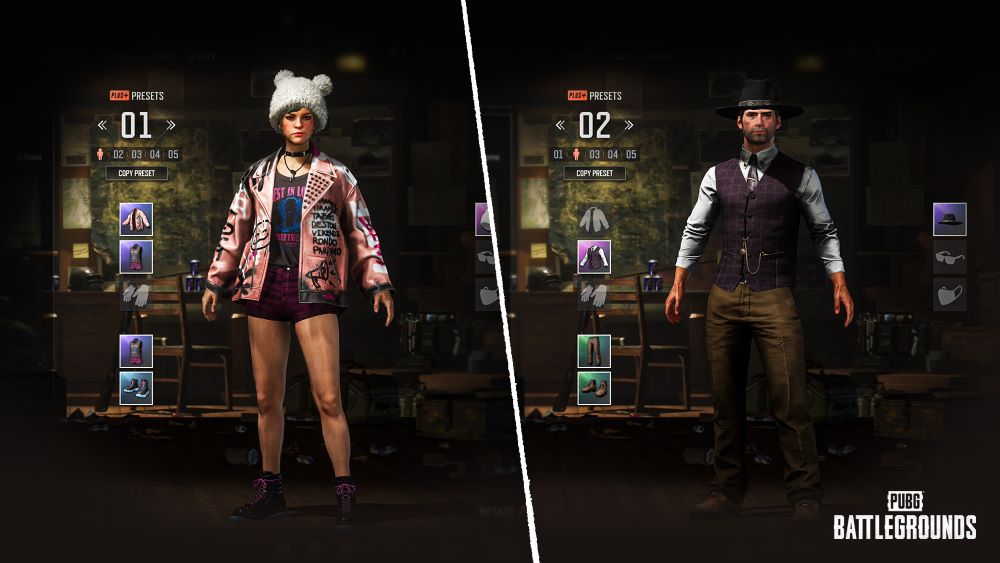This screenshot has height=563, width=1000.
Task: Open the sneakers footwear slot
Action: 136,388
